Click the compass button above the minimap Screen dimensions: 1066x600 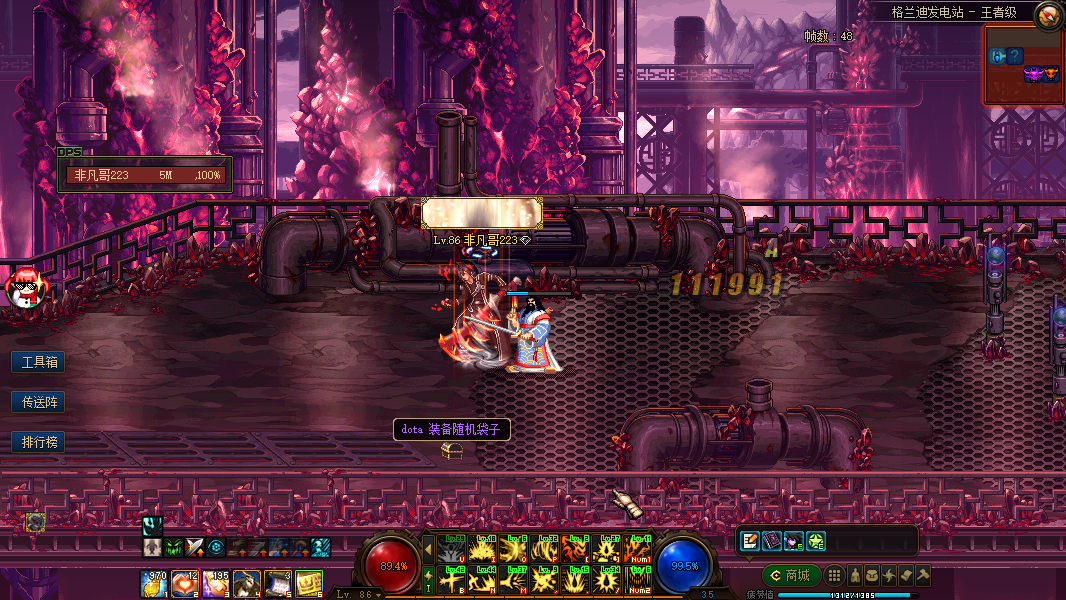pyautogui.click(x=1049, y=14)
